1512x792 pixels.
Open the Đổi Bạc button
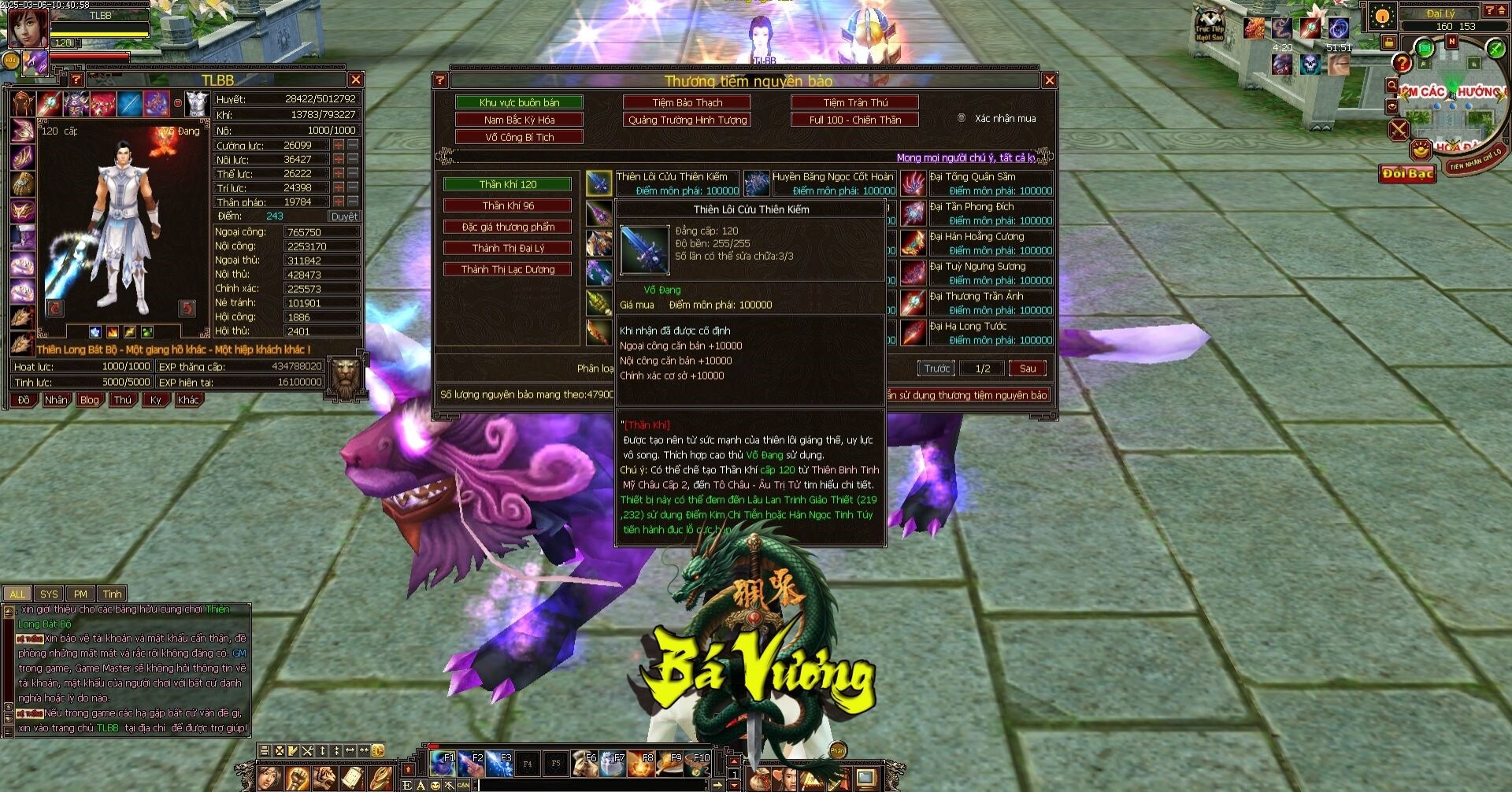[1407, 174]
